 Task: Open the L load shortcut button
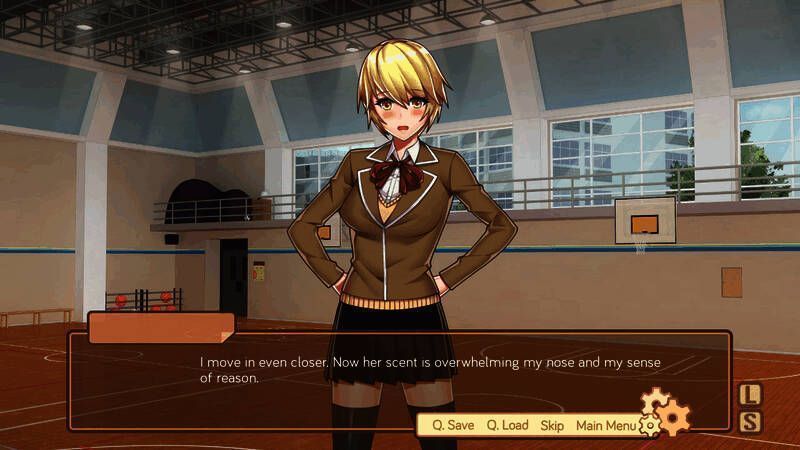(x=749, y=396)
